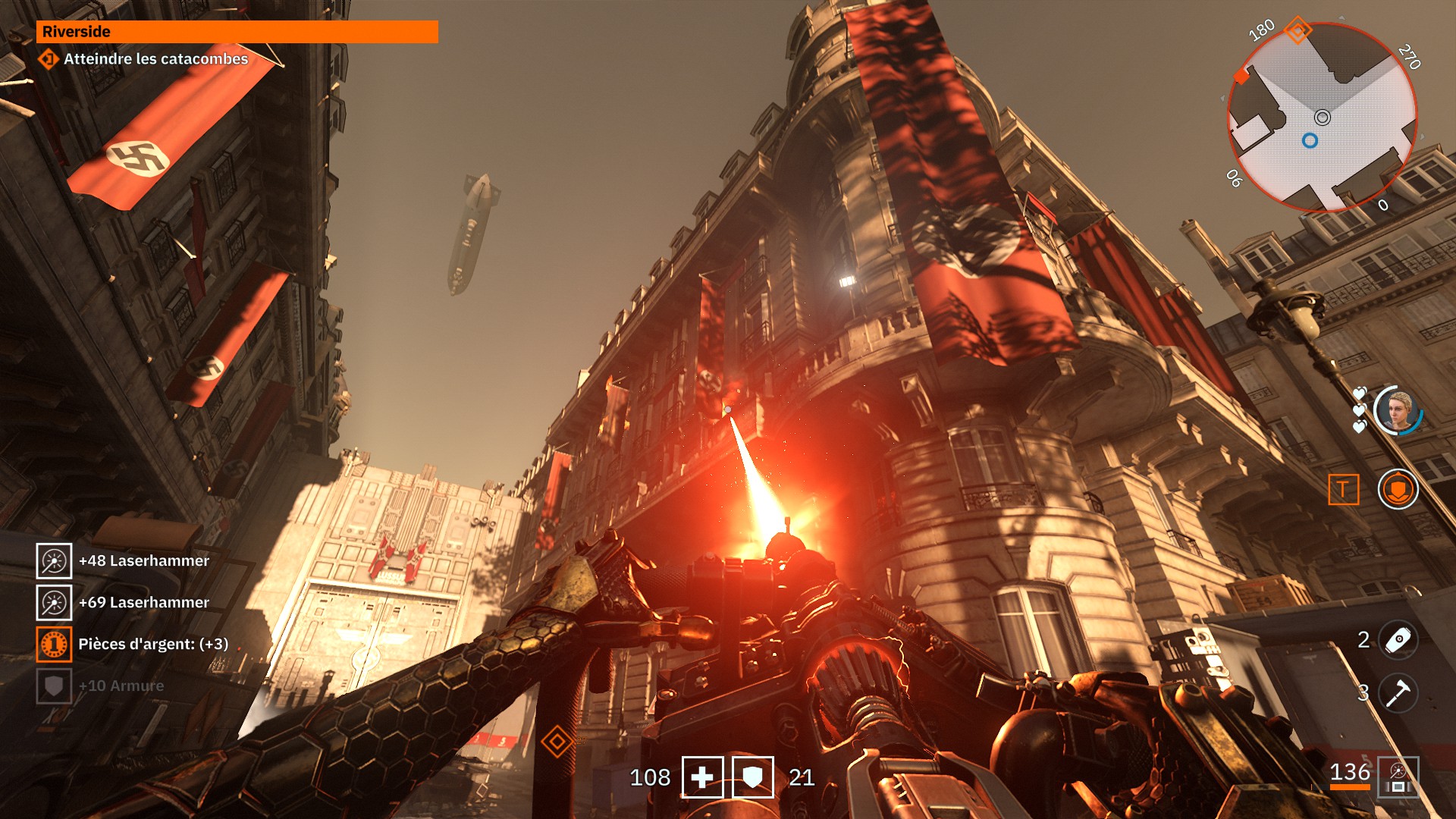Click the orange 'Riverside' location banner
Screen dimensions: 1456x819
pyautogui.click(x=237, y=32)
